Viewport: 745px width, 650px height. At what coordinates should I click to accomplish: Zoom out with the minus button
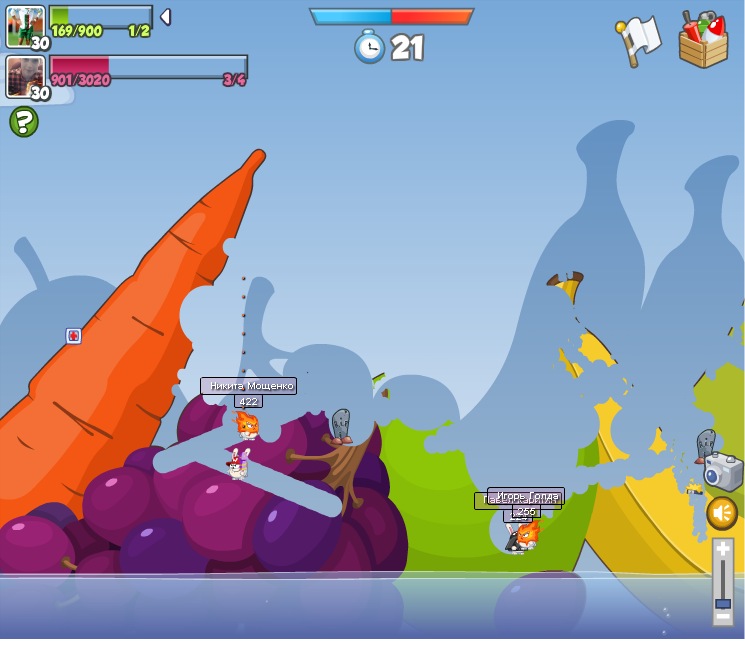[x=723, y=617]
